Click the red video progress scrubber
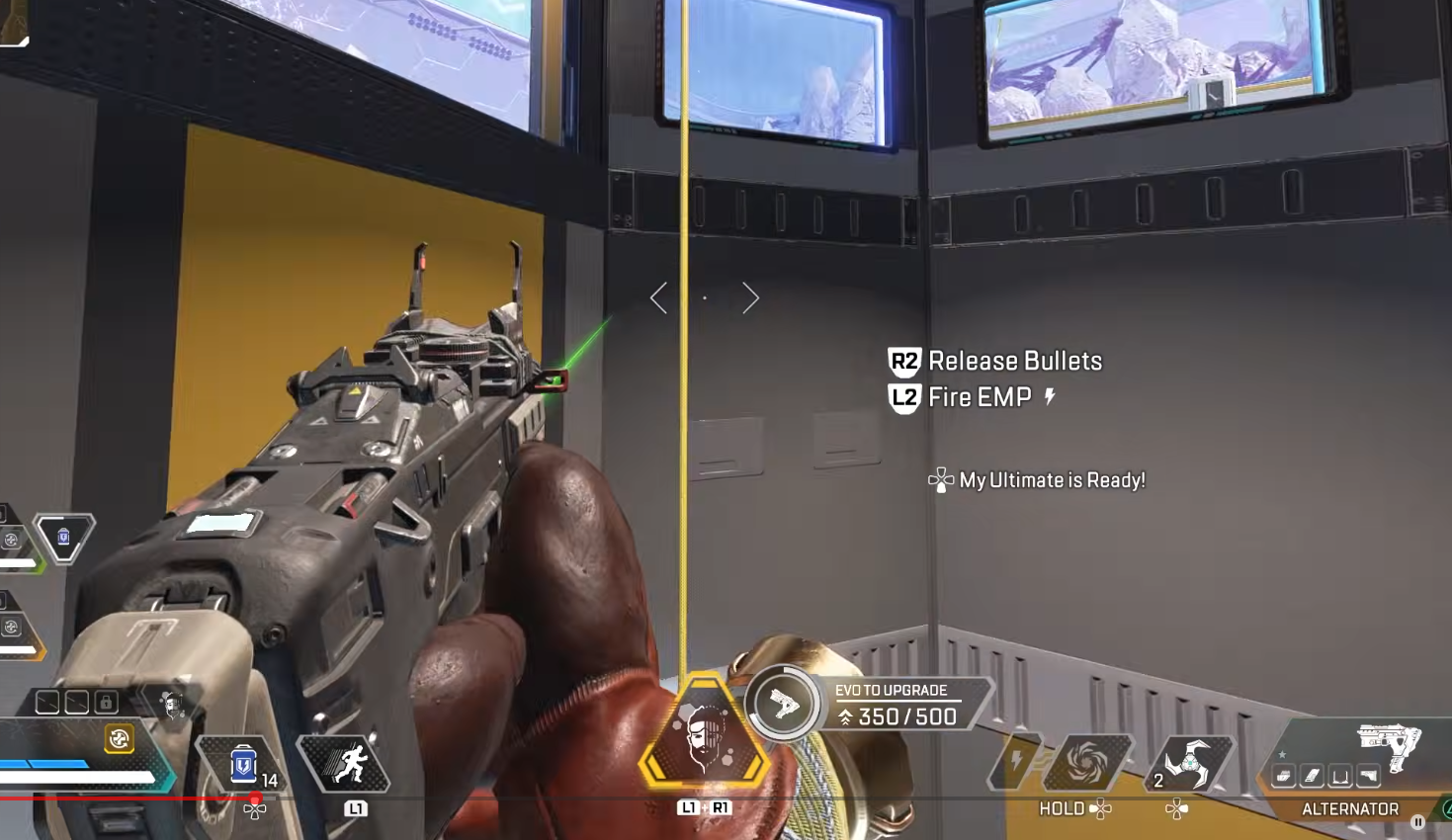This screenshot has height=840, width=1452. point(255,798)
